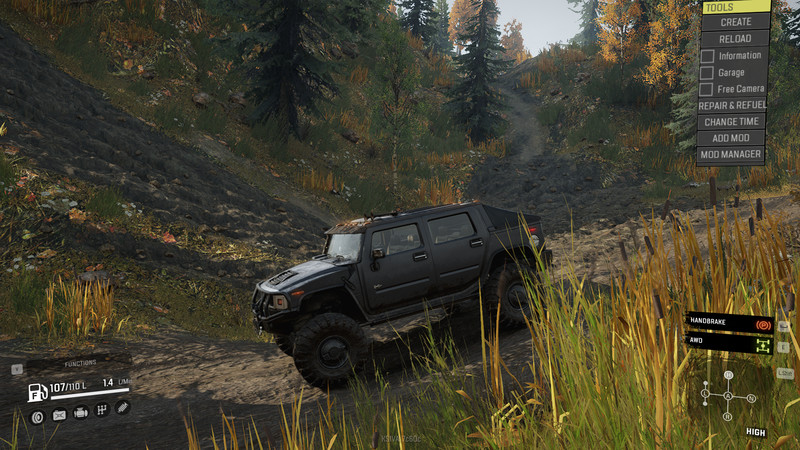
Task: Click the Create button
Action: 735,22
